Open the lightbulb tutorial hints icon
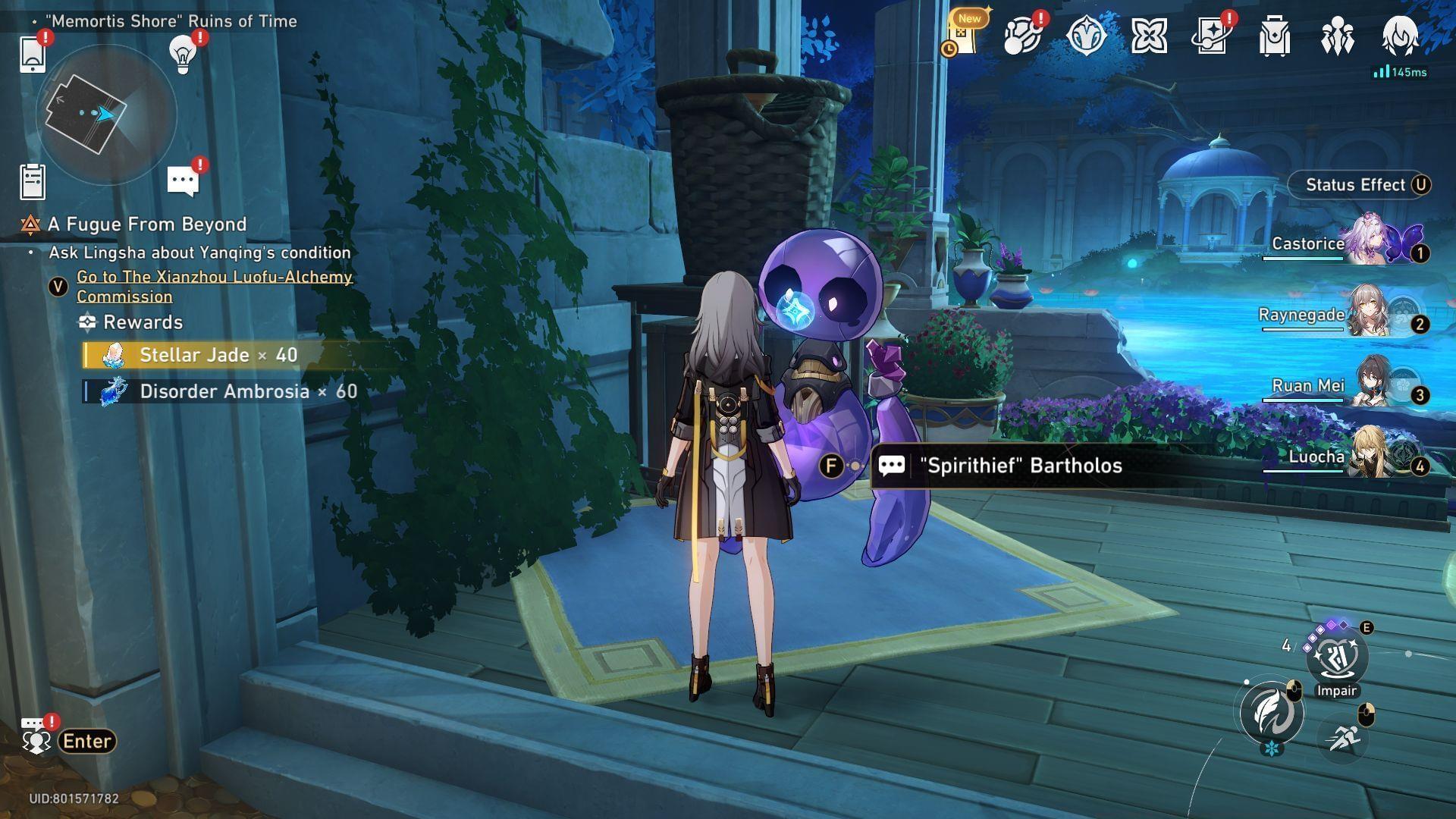The height and width of the screenshot is (819, 1456). [183, 53]
